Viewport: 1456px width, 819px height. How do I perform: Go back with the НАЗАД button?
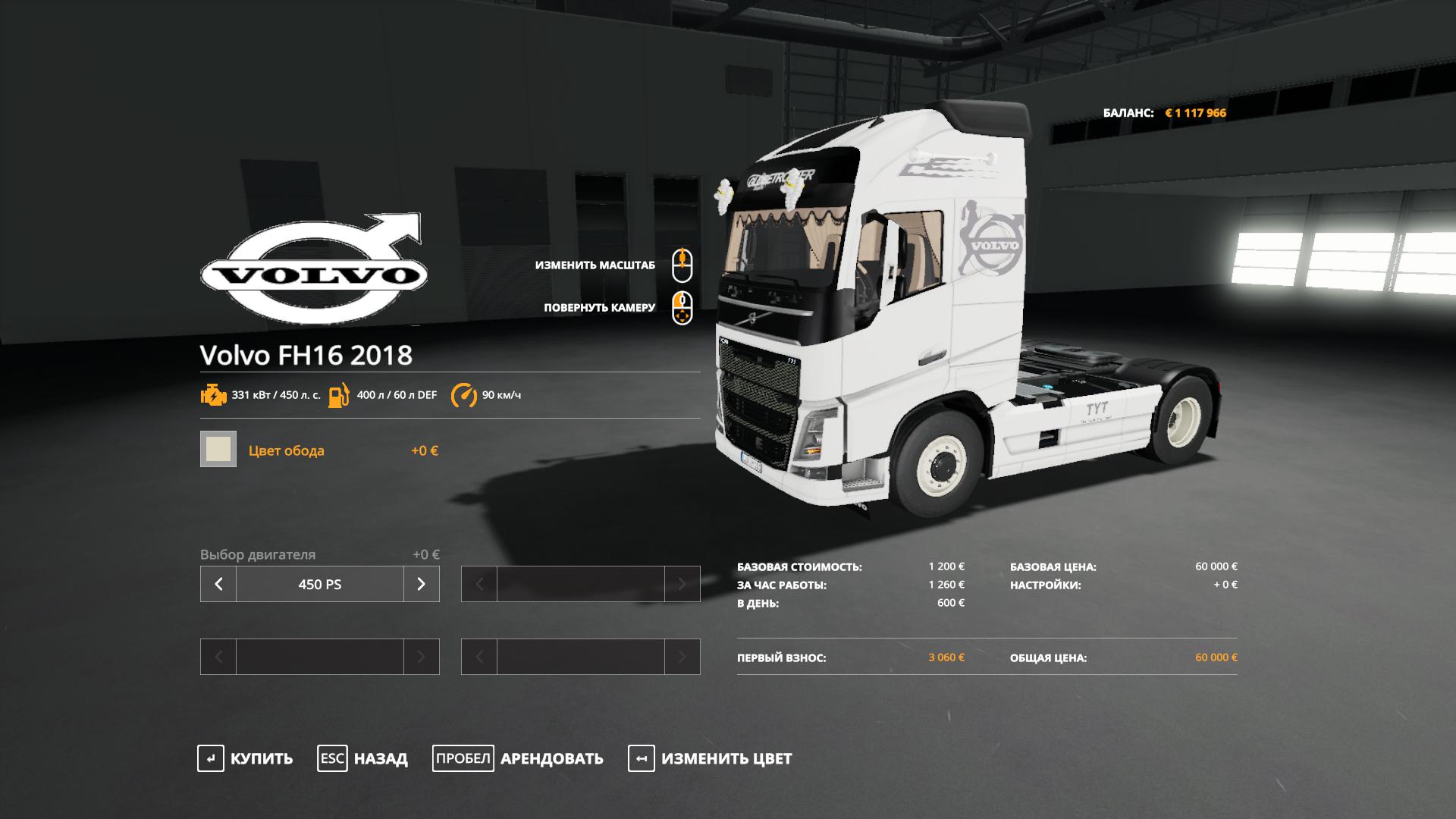(362, 758)
